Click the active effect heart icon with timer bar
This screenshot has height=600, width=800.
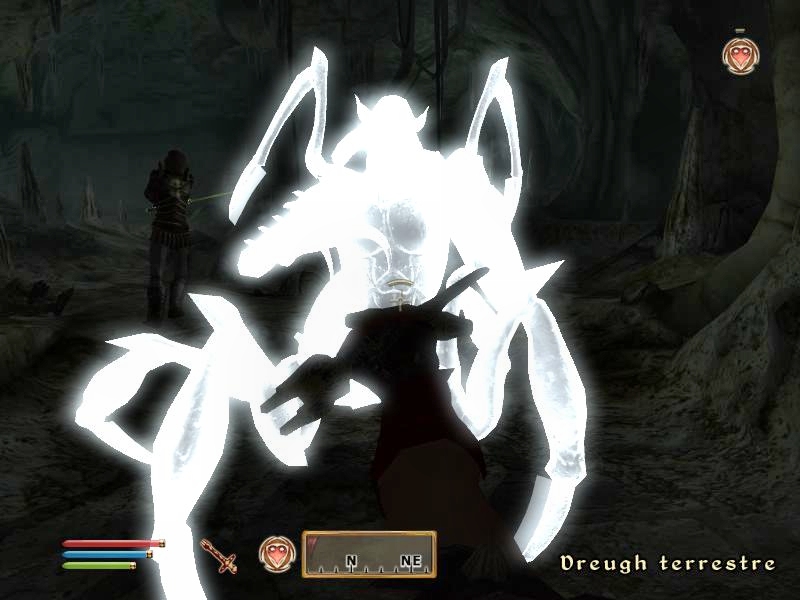pyautogui.click(x=738, y=57)
